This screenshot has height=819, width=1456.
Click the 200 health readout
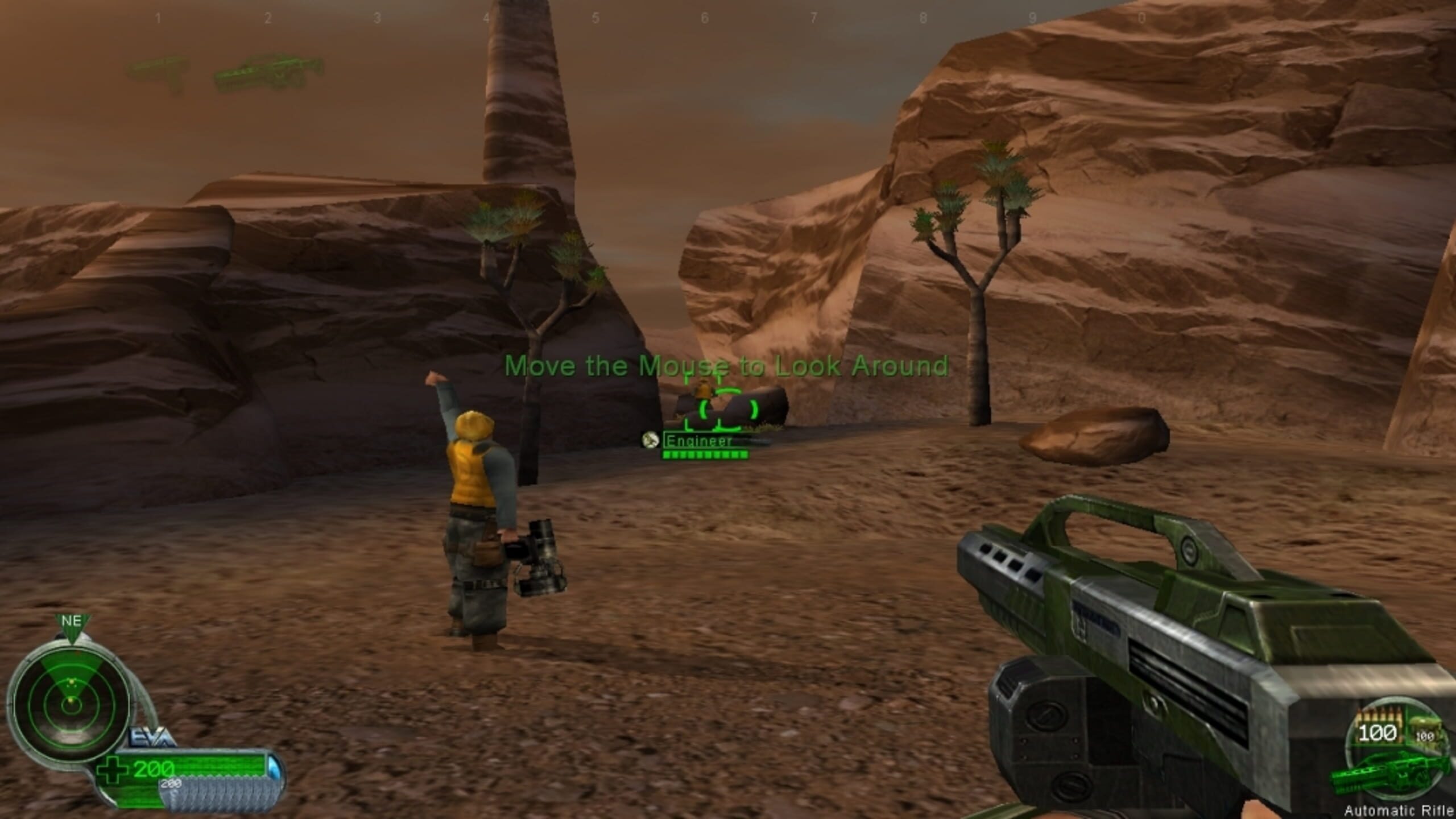coord(153,768)
